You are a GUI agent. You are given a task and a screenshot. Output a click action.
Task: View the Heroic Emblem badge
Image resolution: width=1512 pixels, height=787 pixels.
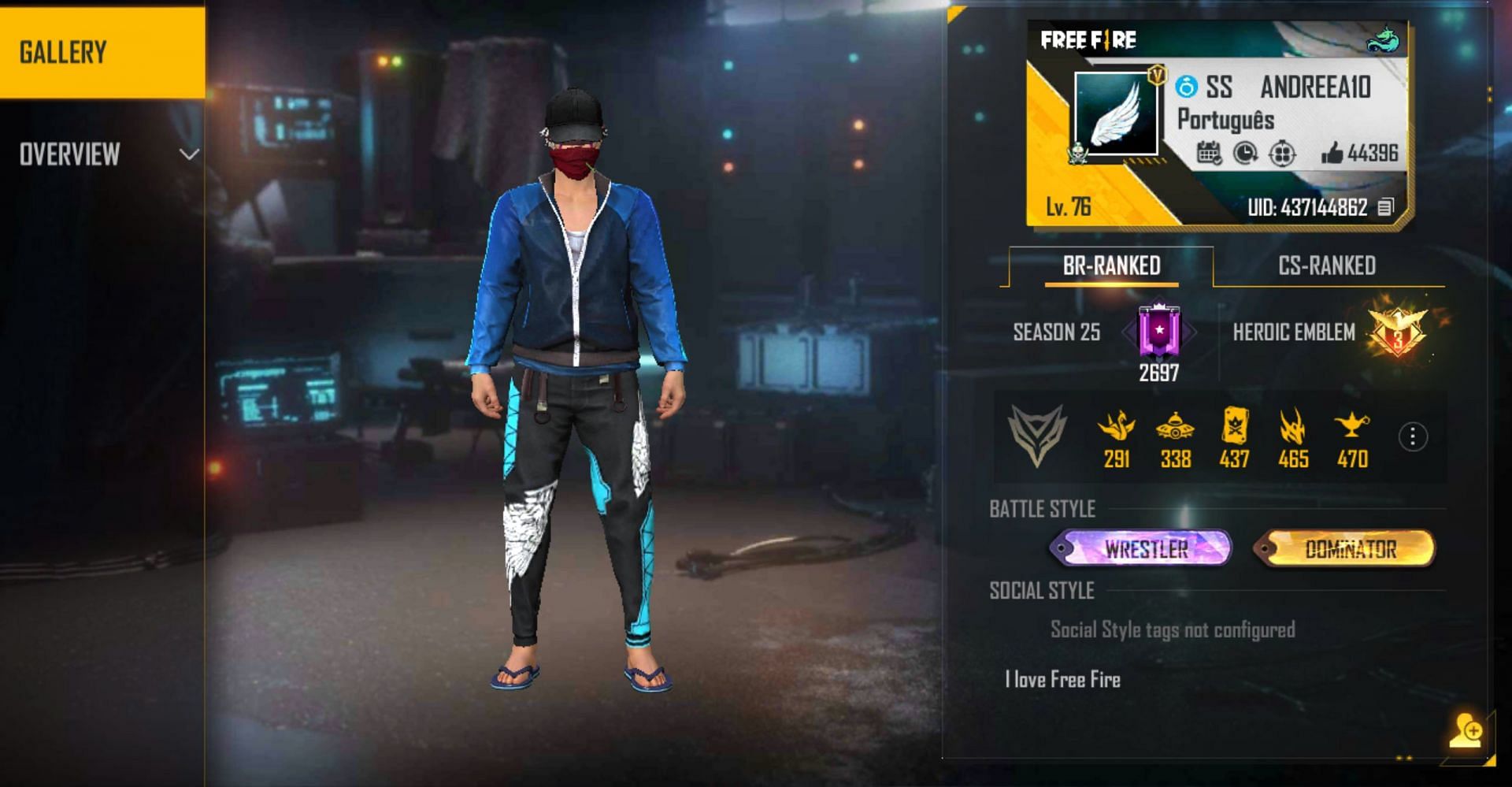pos(1398,332)
